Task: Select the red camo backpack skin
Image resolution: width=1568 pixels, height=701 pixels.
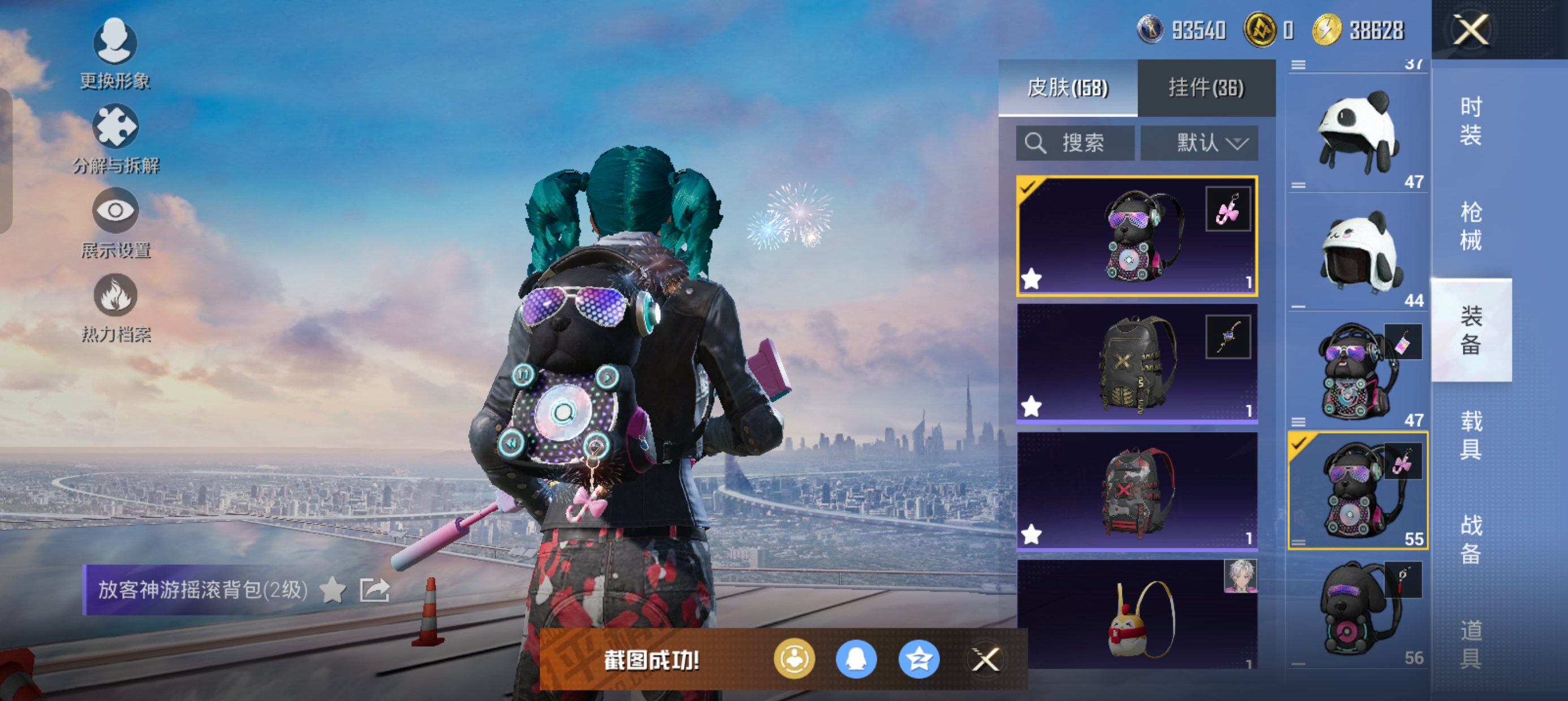Action: tap(1136, 492)
